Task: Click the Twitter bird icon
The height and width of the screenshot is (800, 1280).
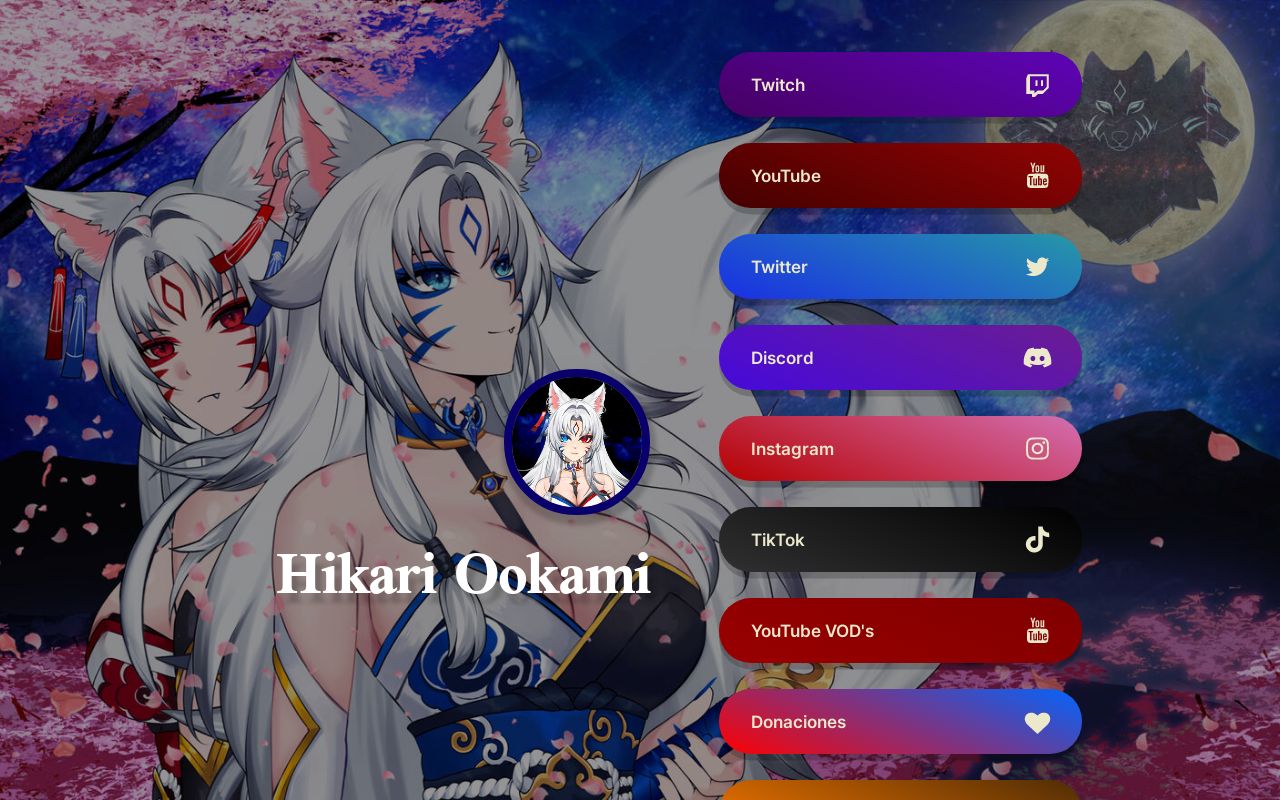Action: pyautogui.click(x=1037, y=267)
